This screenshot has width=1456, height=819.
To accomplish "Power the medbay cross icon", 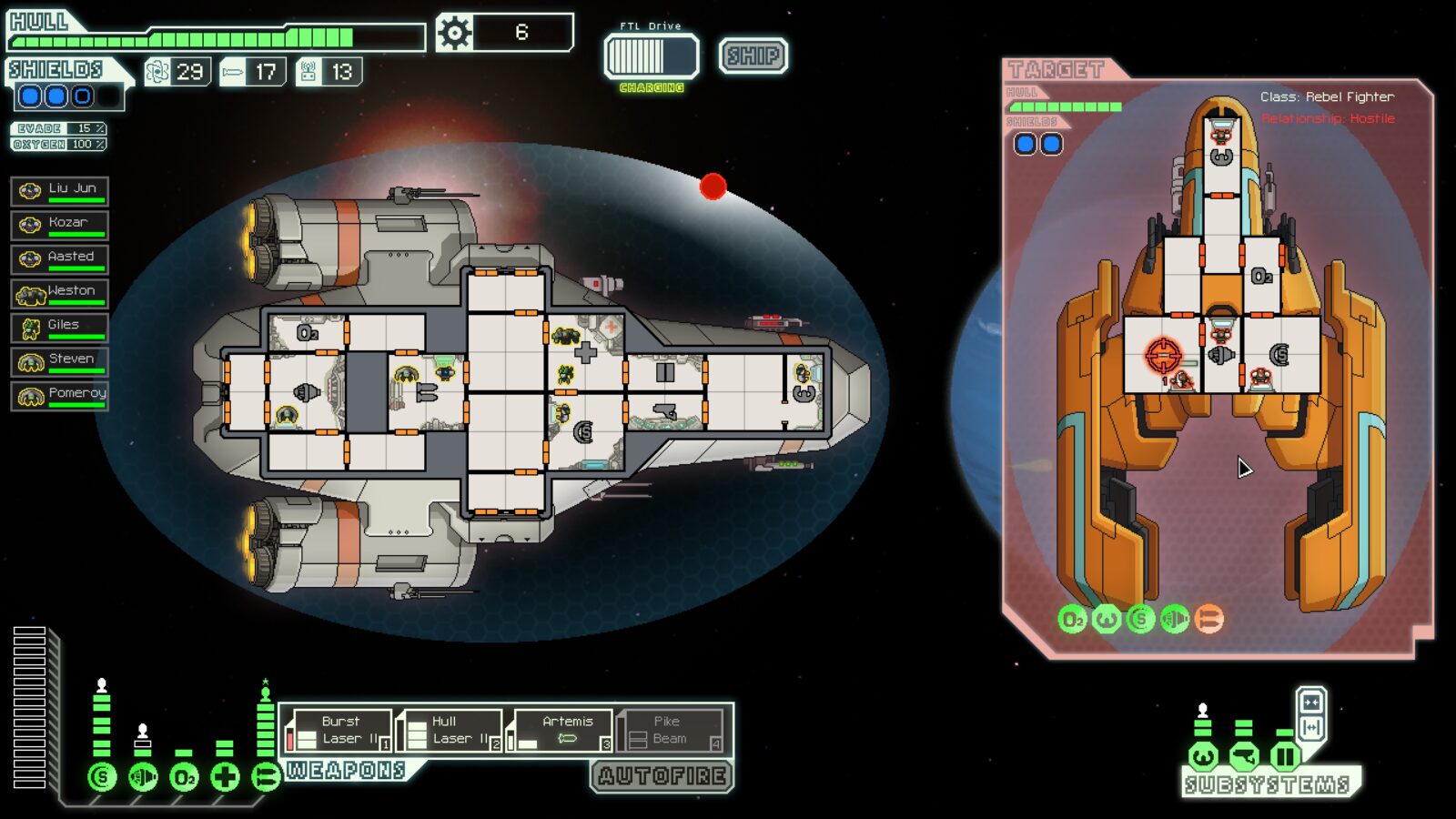I will pyautogui.click(x=225, y=777).
